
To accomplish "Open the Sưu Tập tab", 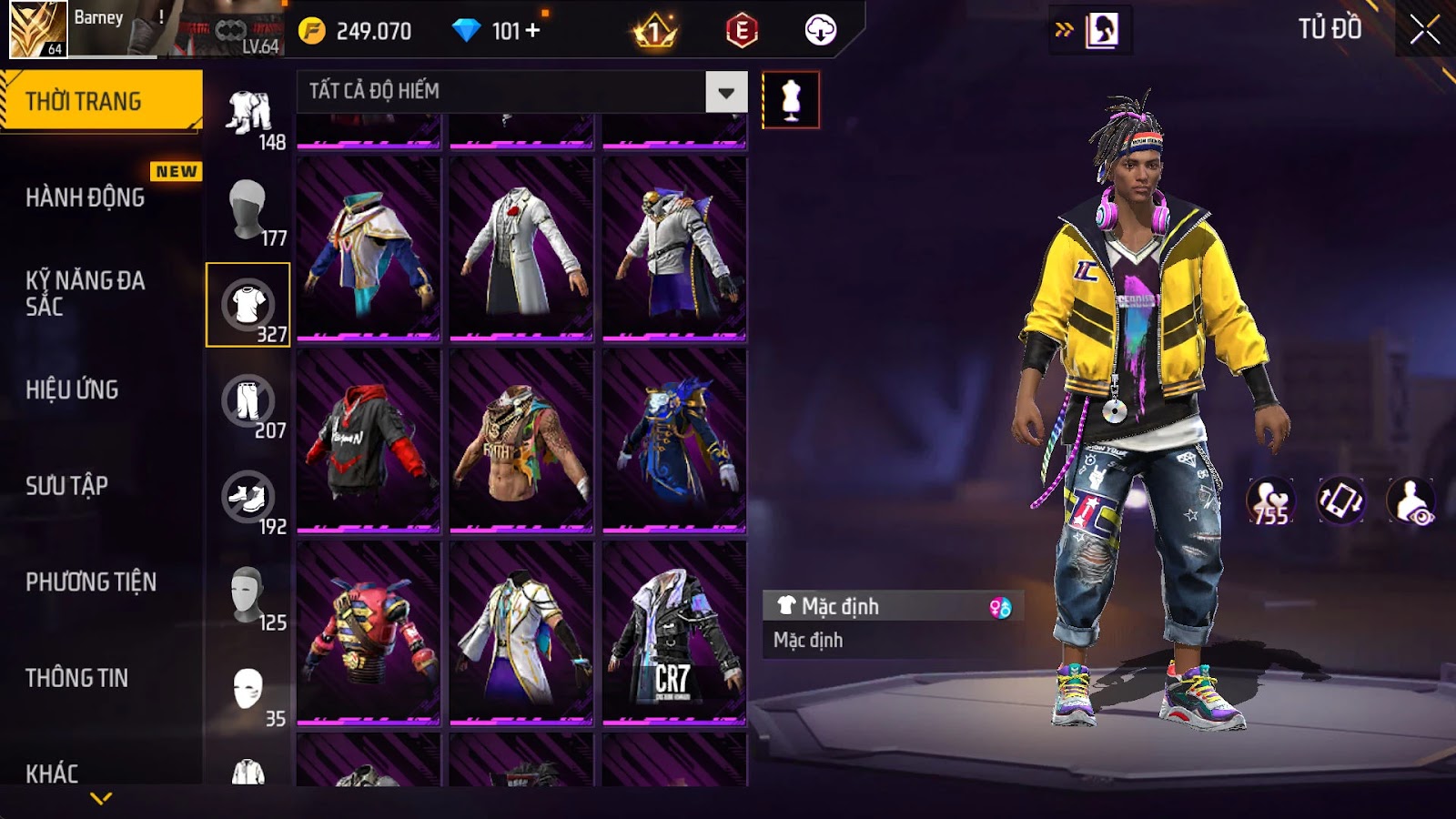I will tap(67, 486).
